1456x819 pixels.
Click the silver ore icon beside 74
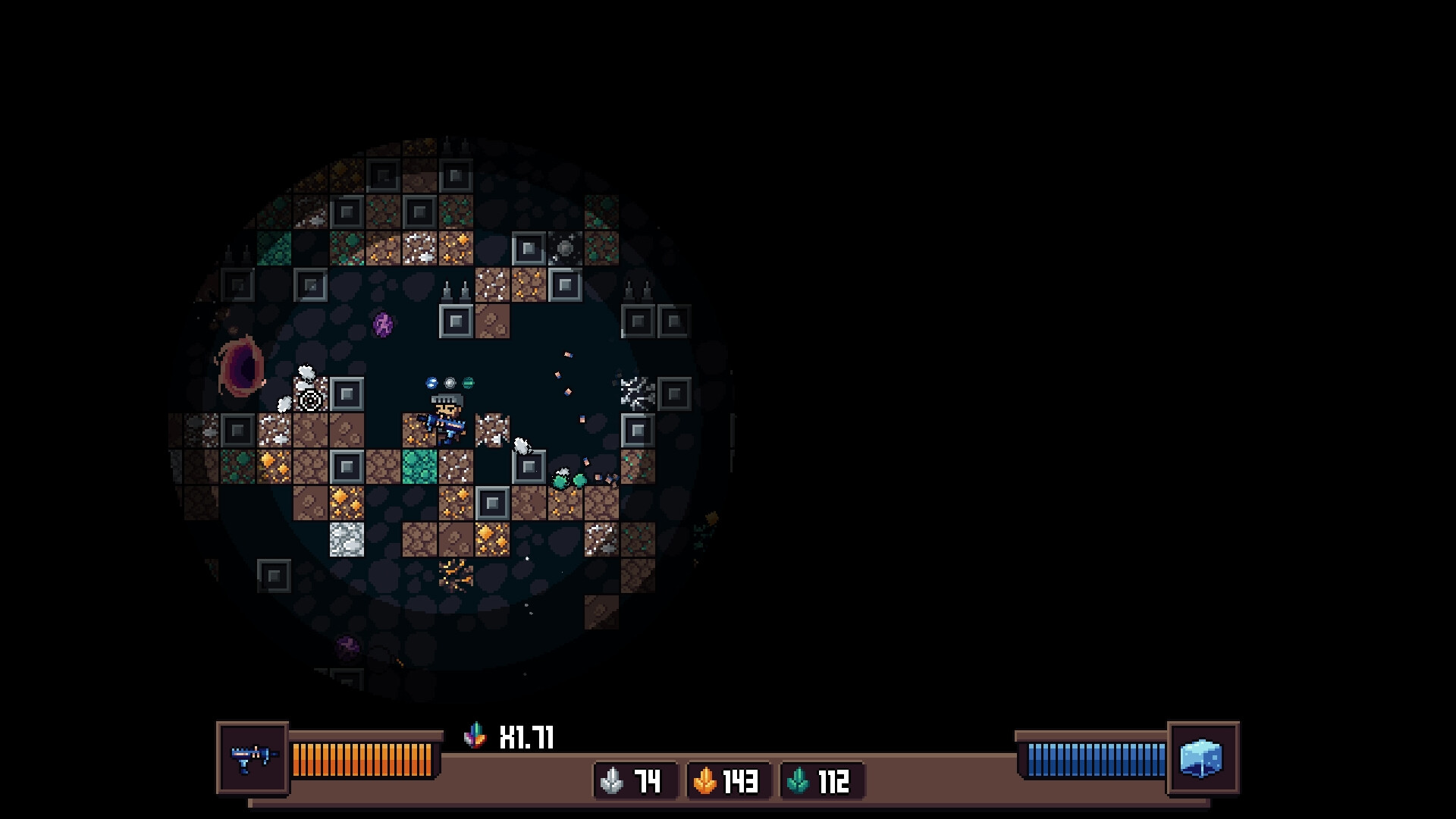tap(611, 781)
